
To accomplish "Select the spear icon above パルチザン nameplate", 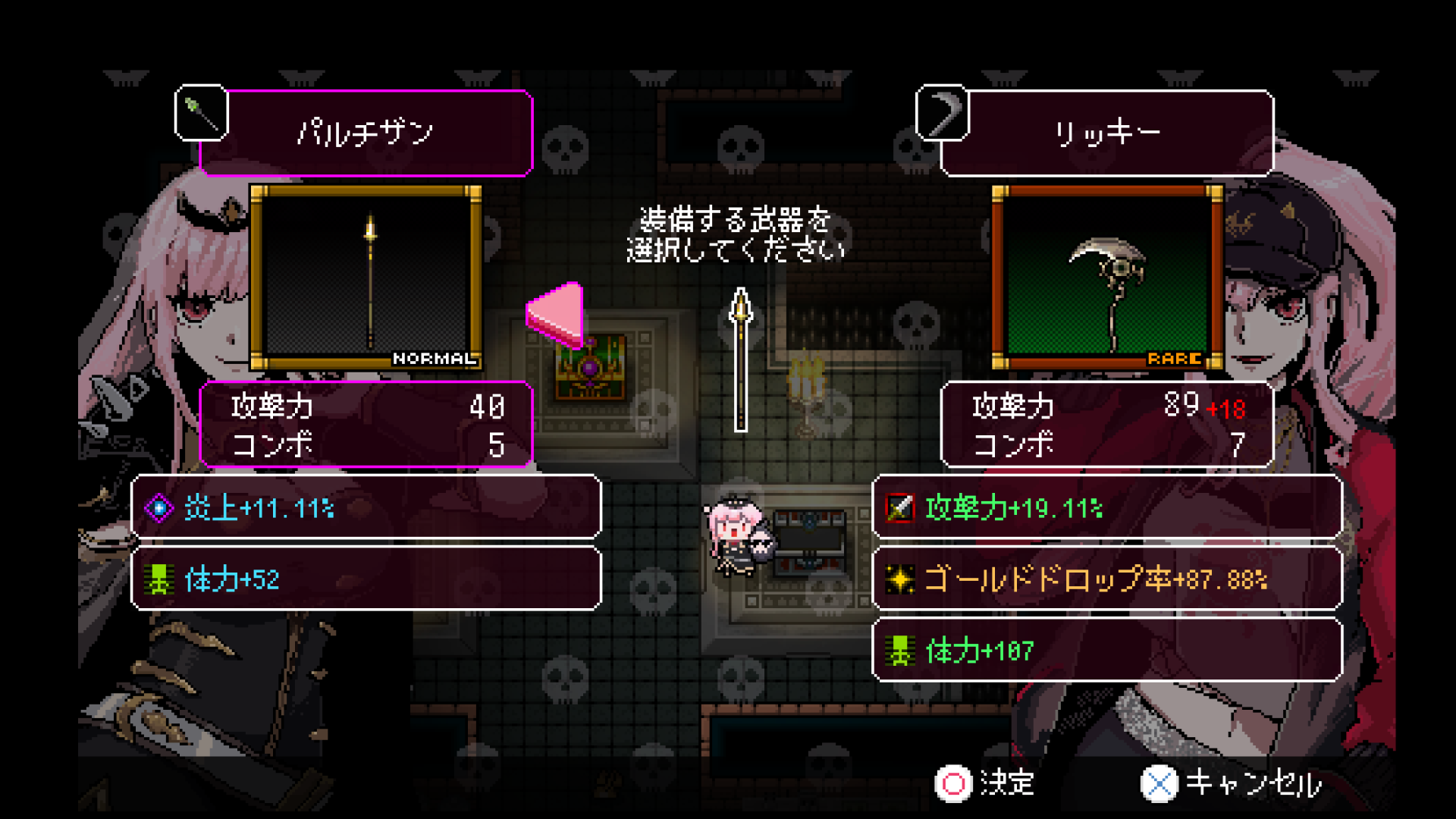I will click(x=202, y=113).
